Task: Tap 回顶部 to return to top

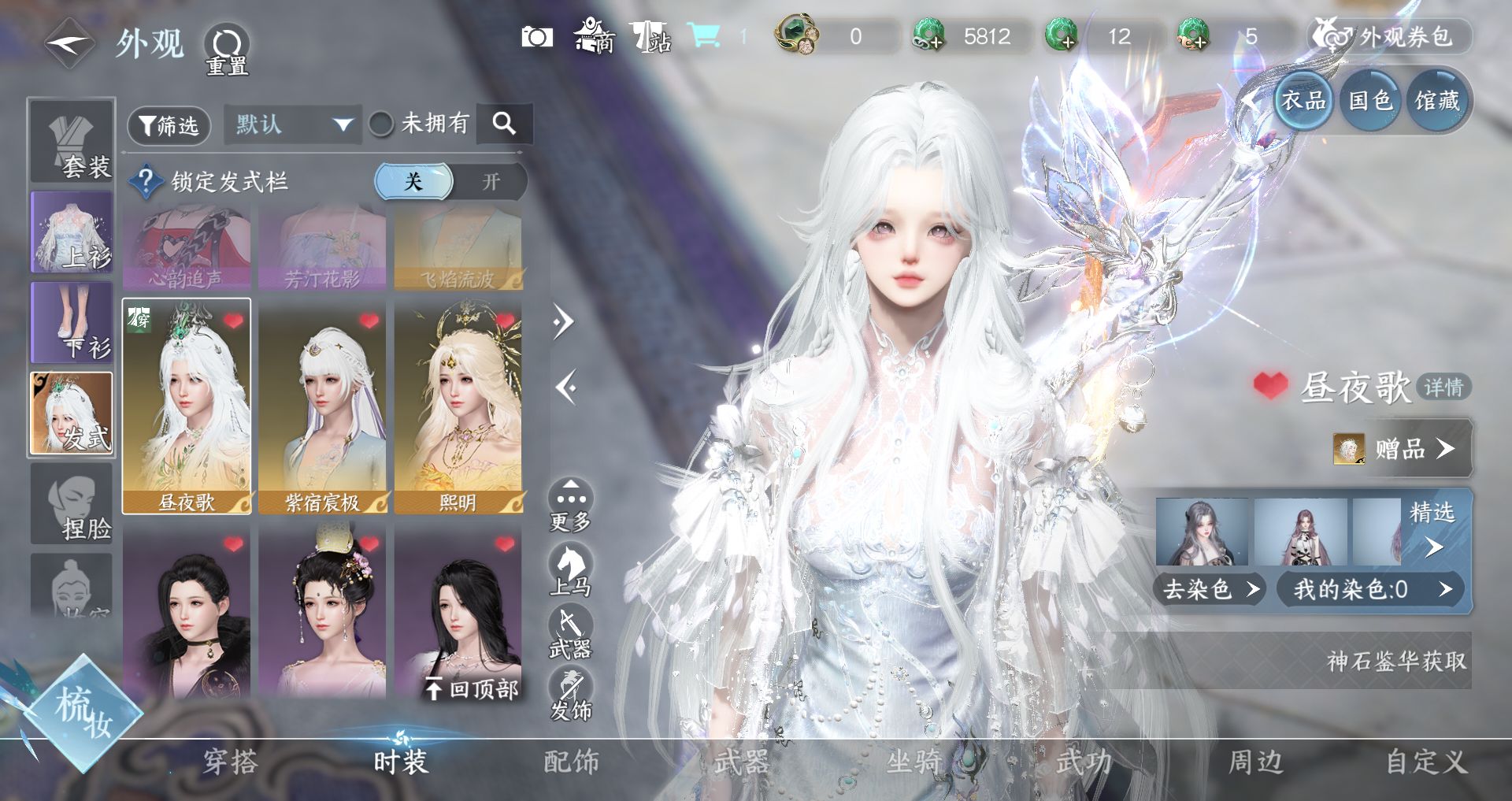Action: (x=472, y=690)
